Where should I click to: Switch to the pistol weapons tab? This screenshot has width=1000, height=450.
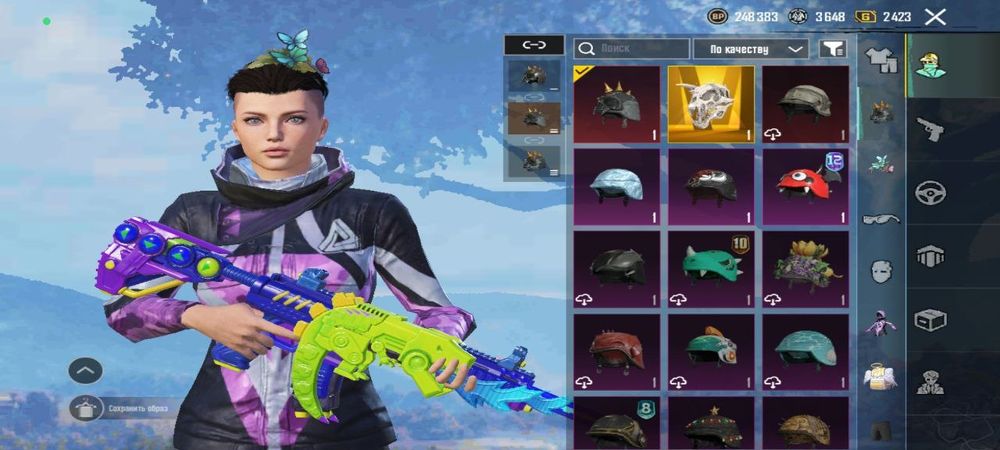(930, 128)
